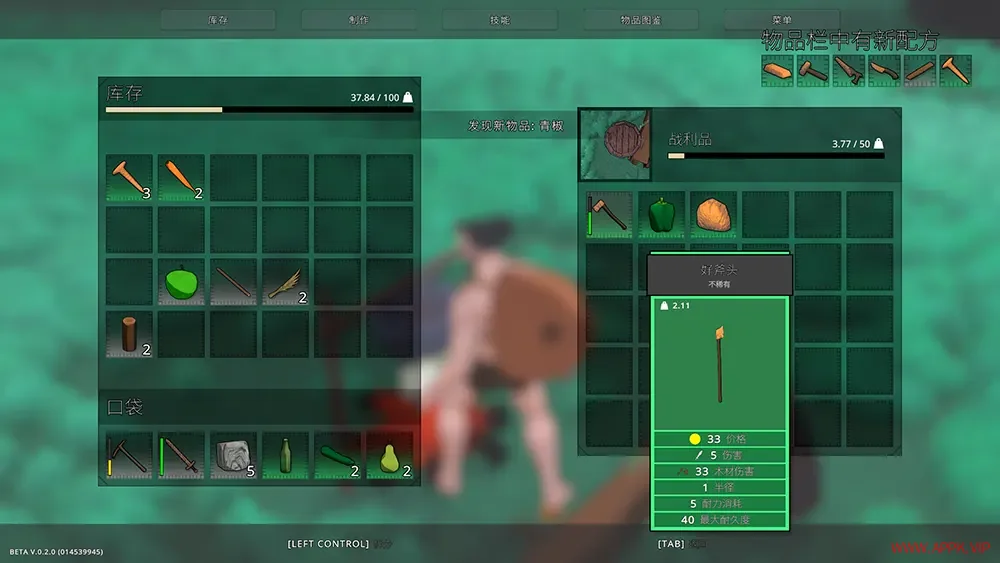The width and height of the screenshot is (1000, 563).
Task: Show the 物品图鉴 item codex tab
Action: [x=640, y=20]
